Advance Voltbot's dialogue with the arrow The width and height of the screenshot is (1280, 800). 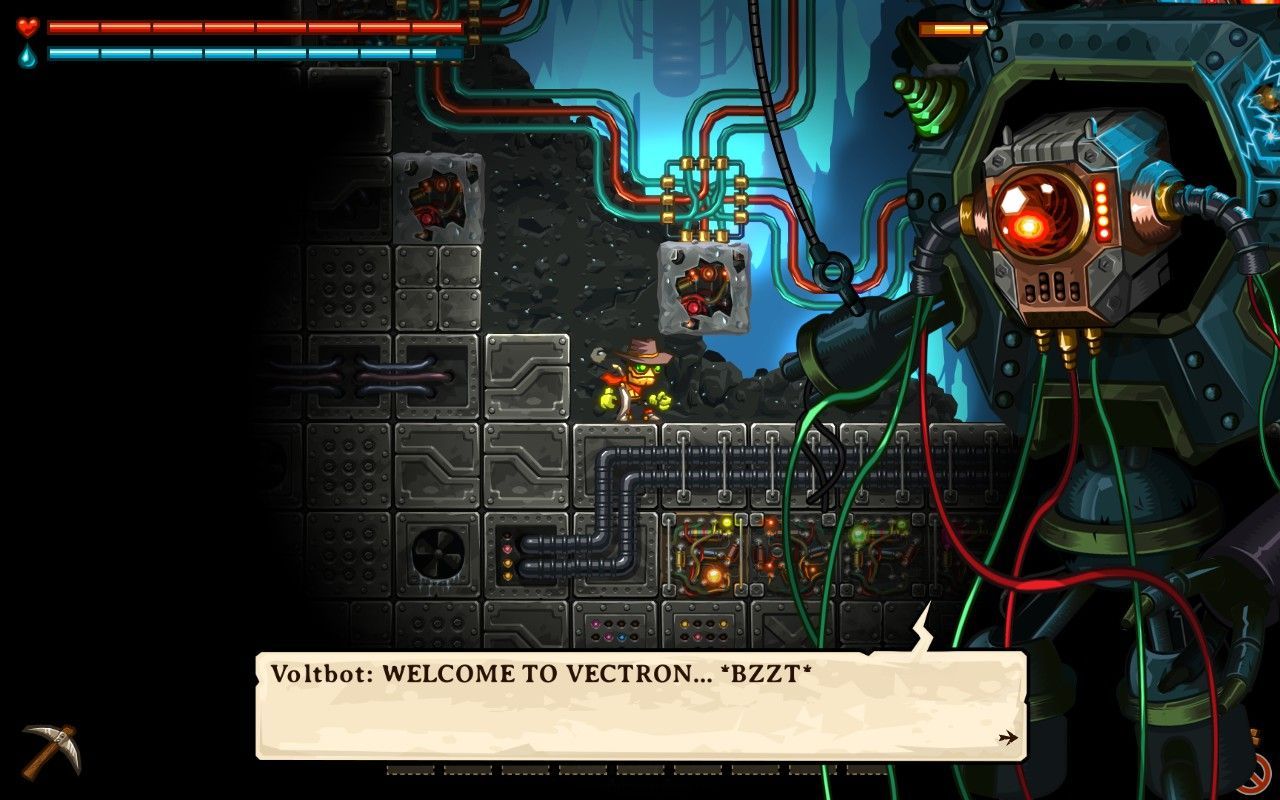pos(1007,738)
